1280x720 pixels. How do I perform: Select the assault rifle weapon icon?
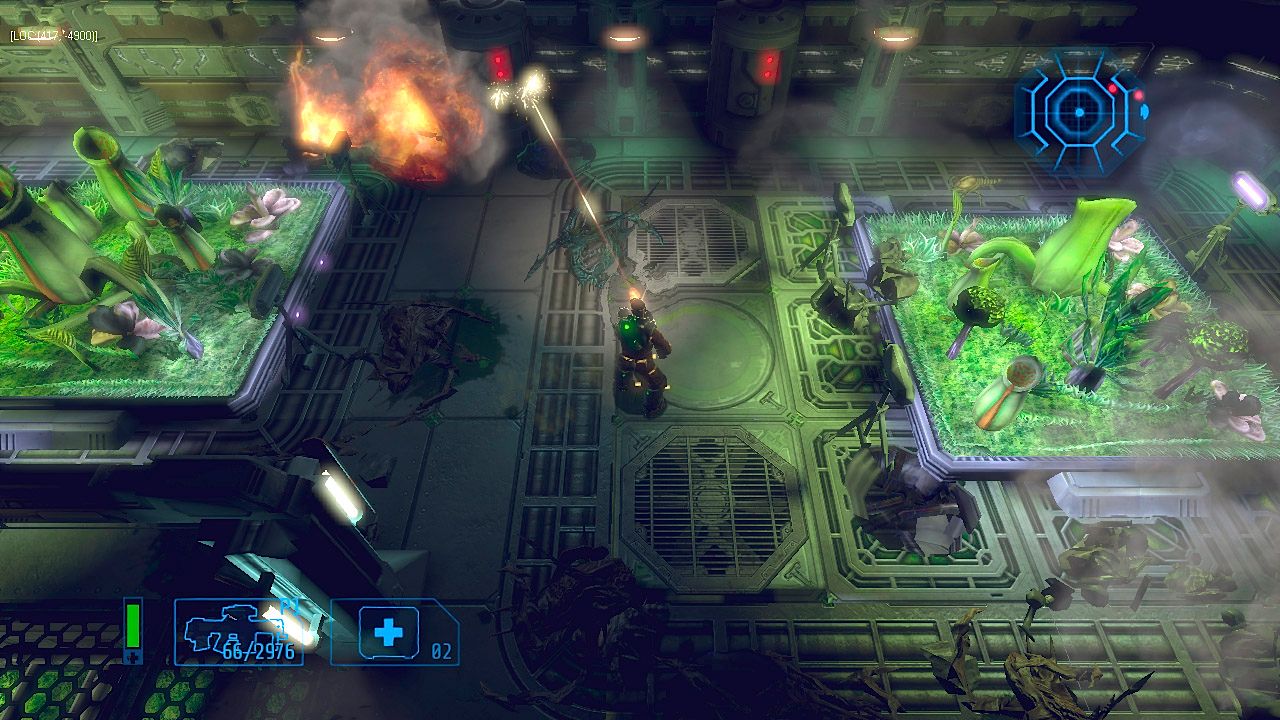coord(225,625)
